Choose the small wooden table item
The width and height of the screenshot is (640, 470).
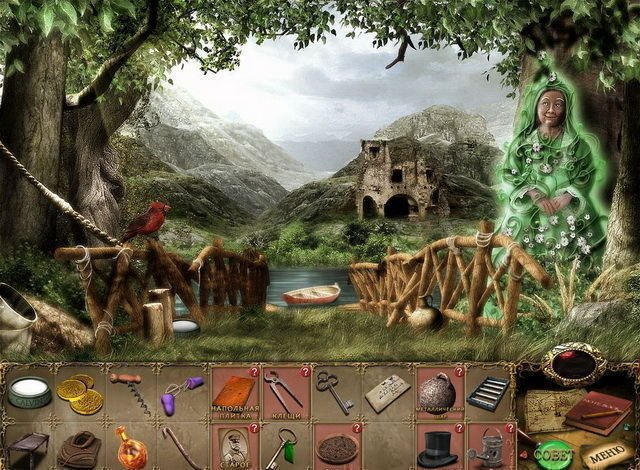(x=28, y=448)
